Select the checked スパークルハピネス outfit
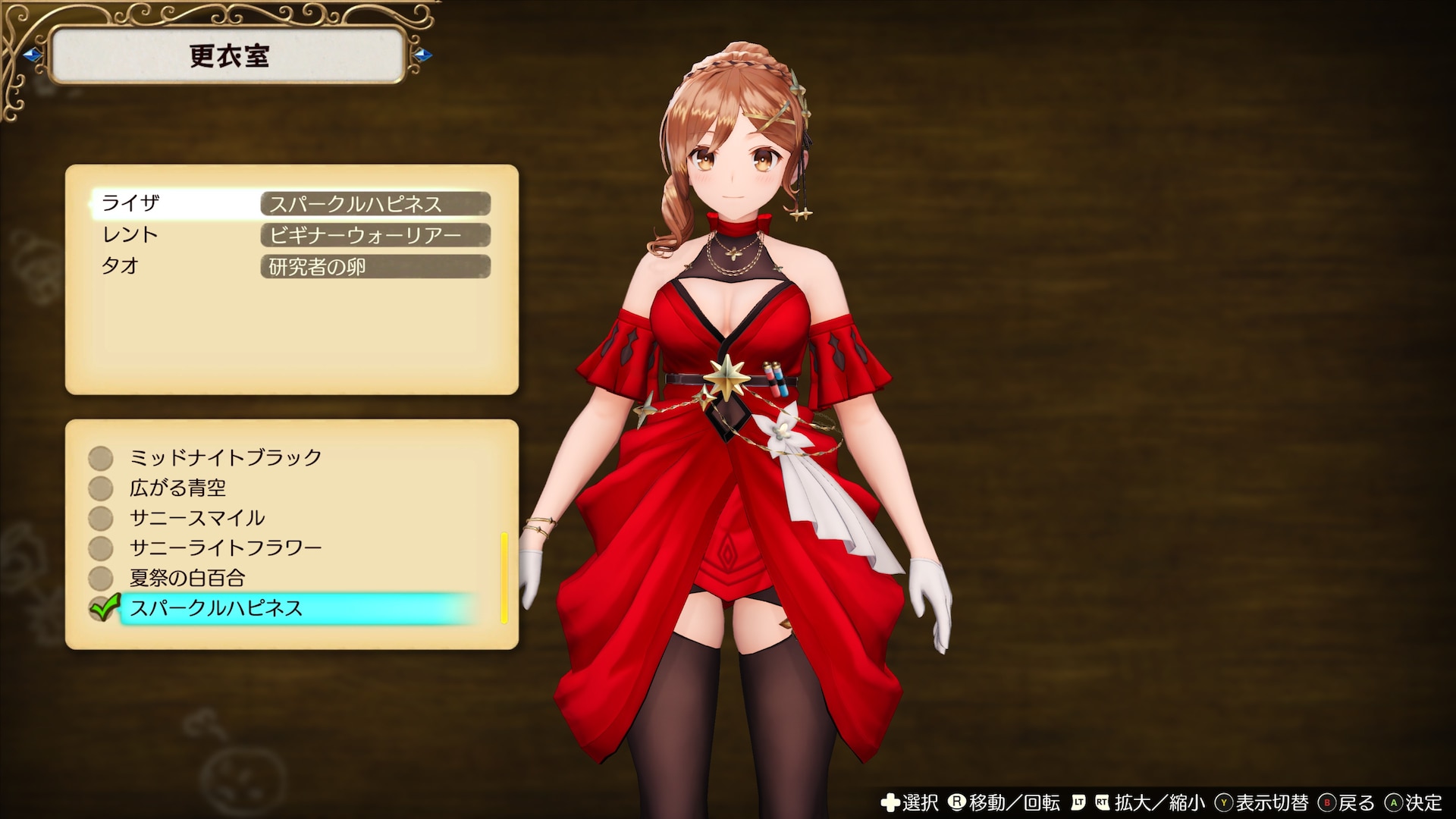Image resolution: width=1456 pixels, height=819 pixels. click(x=216, y=608)
